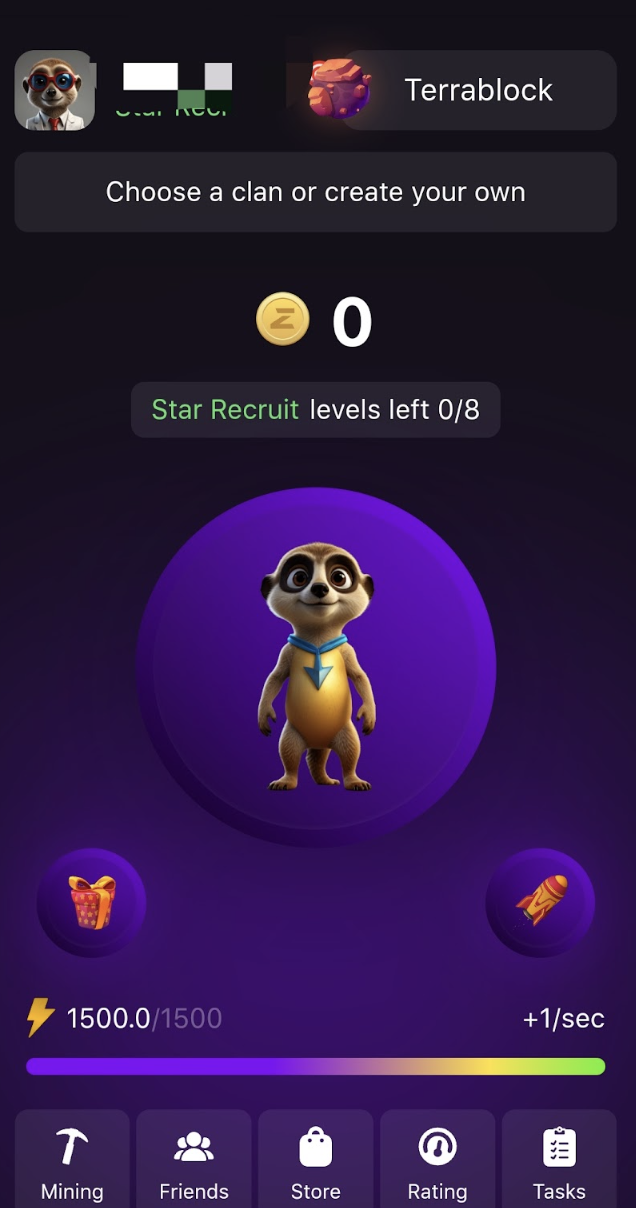Open the Star Recruit levels panel

click(x=316, y=410)
